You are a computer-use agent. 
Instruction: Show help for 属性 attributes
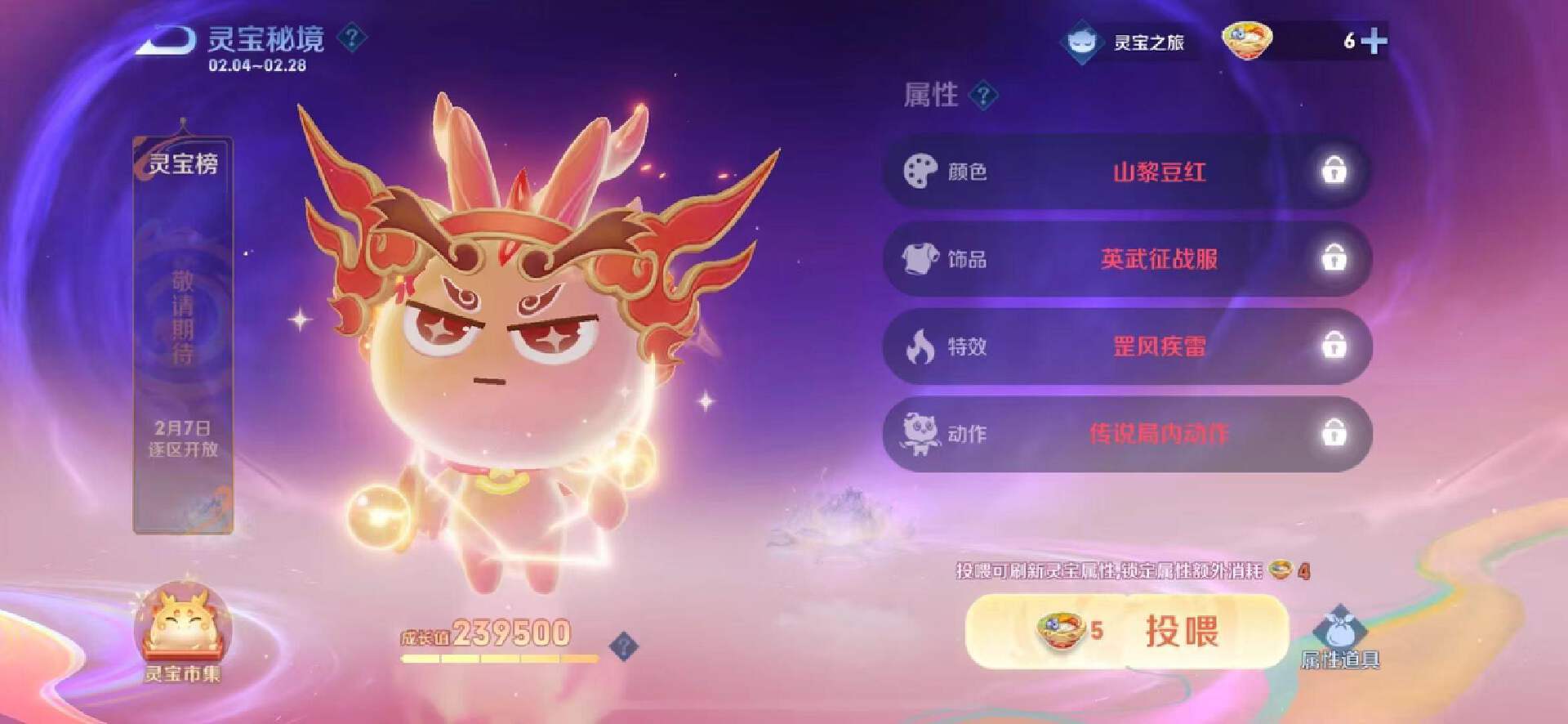coord(983,96)
